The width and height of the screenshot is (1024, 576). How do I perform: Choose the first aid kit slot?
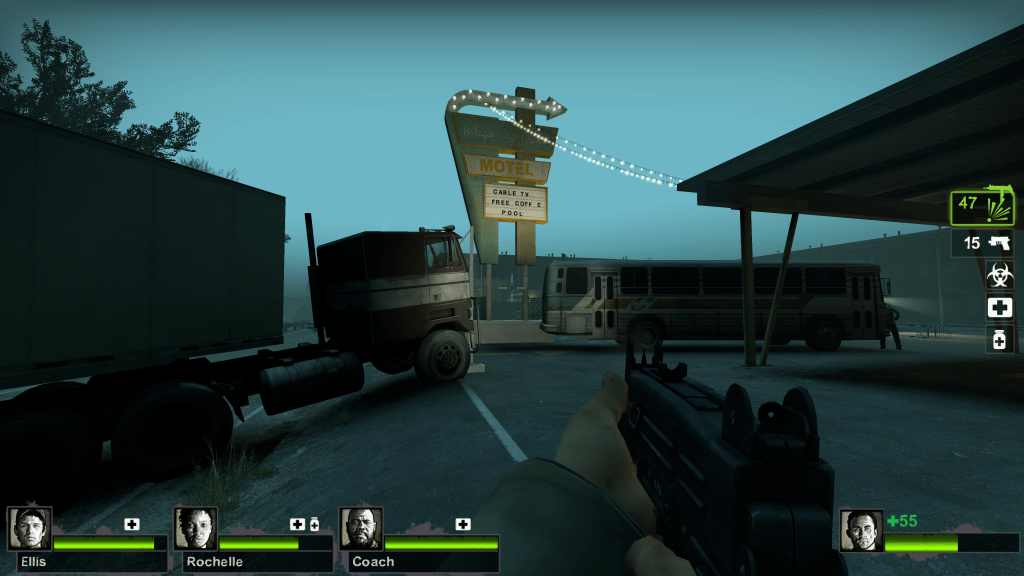click(x=999, y=307)
